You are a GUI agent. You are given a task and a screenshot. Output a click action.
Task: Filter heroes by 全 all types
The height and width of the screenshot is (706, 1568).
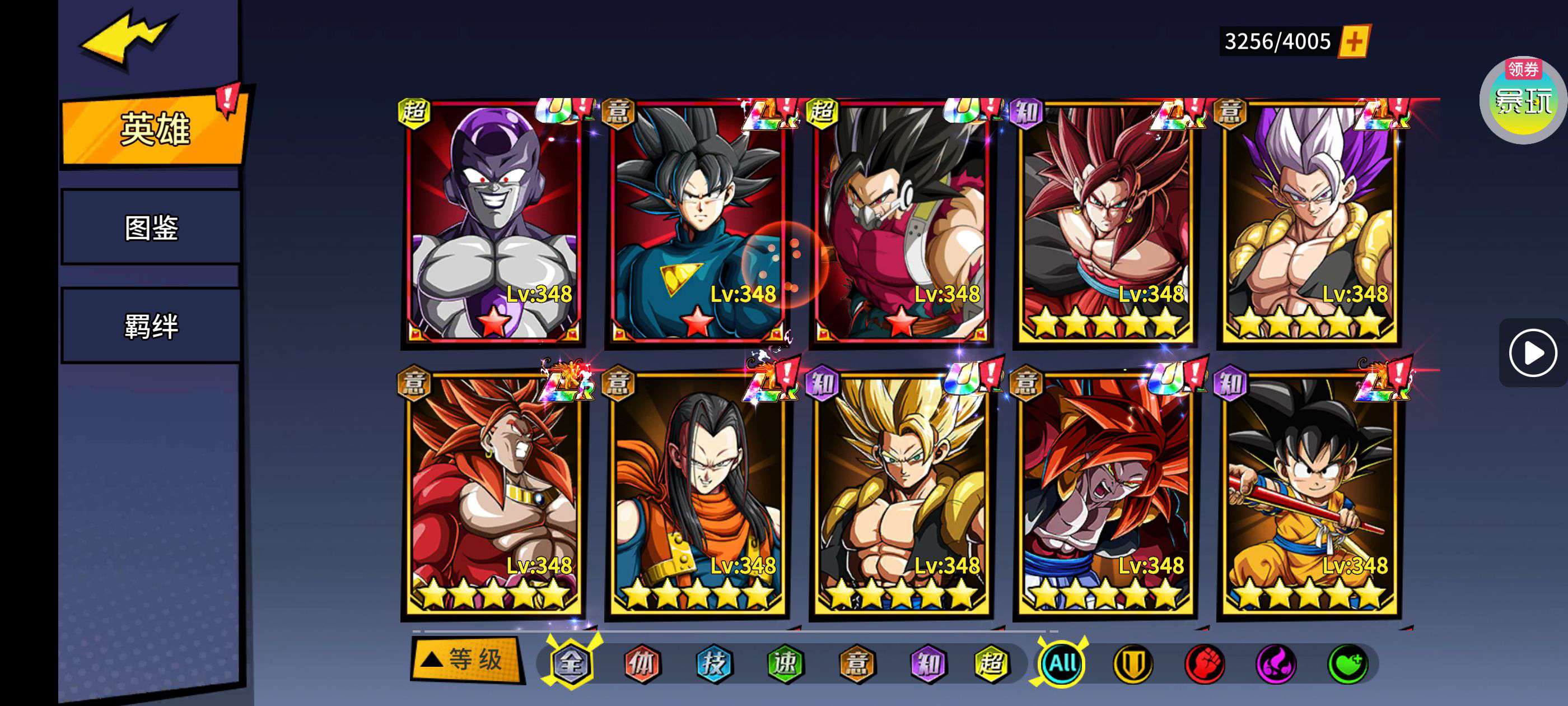pyautogui.click(x=570, y=663)
